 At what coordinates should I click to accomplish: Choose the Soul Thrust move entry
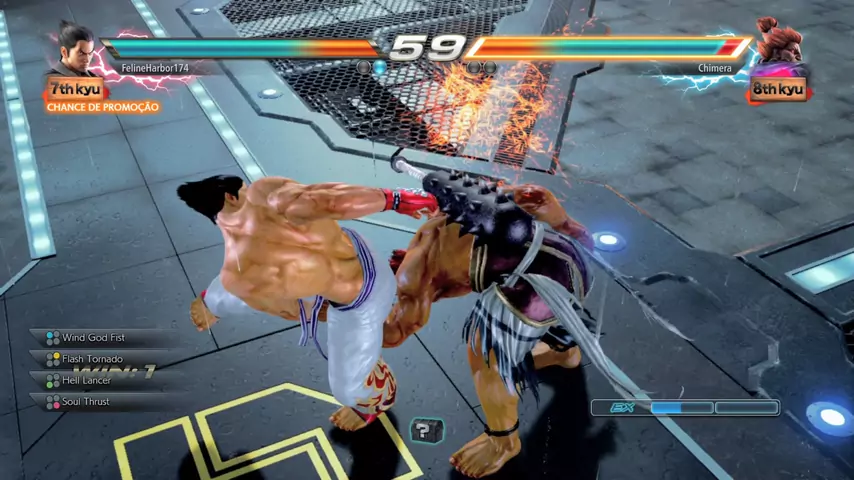pyautogui.click(x=86, y=402)
